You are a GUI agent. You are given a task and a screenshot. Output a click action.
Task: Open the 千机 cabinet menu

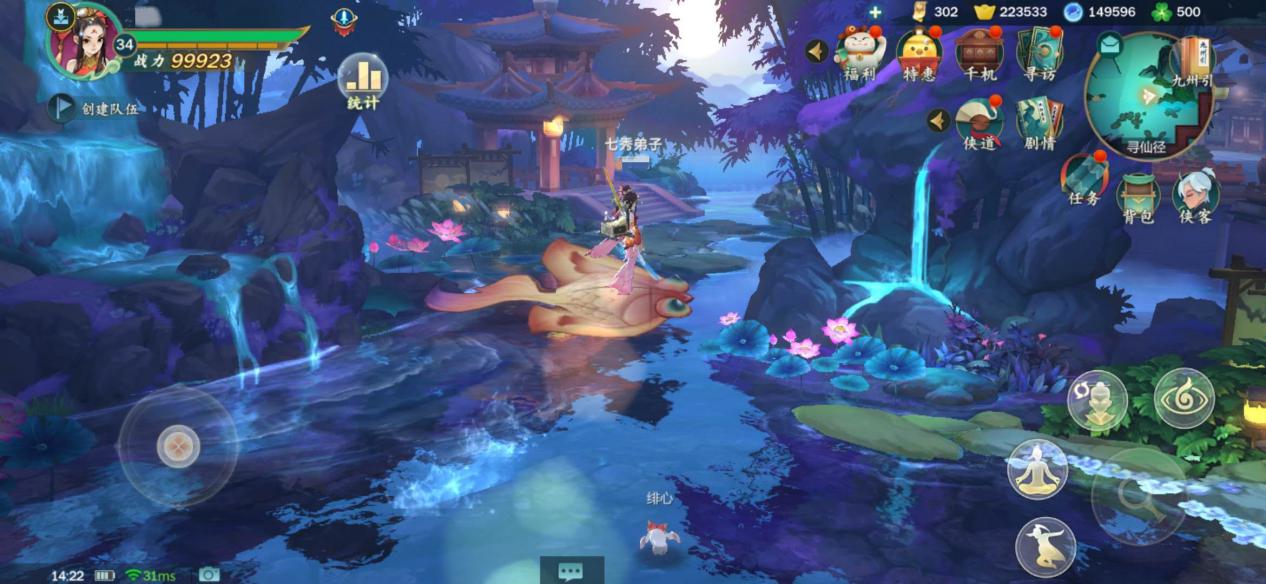978,53
